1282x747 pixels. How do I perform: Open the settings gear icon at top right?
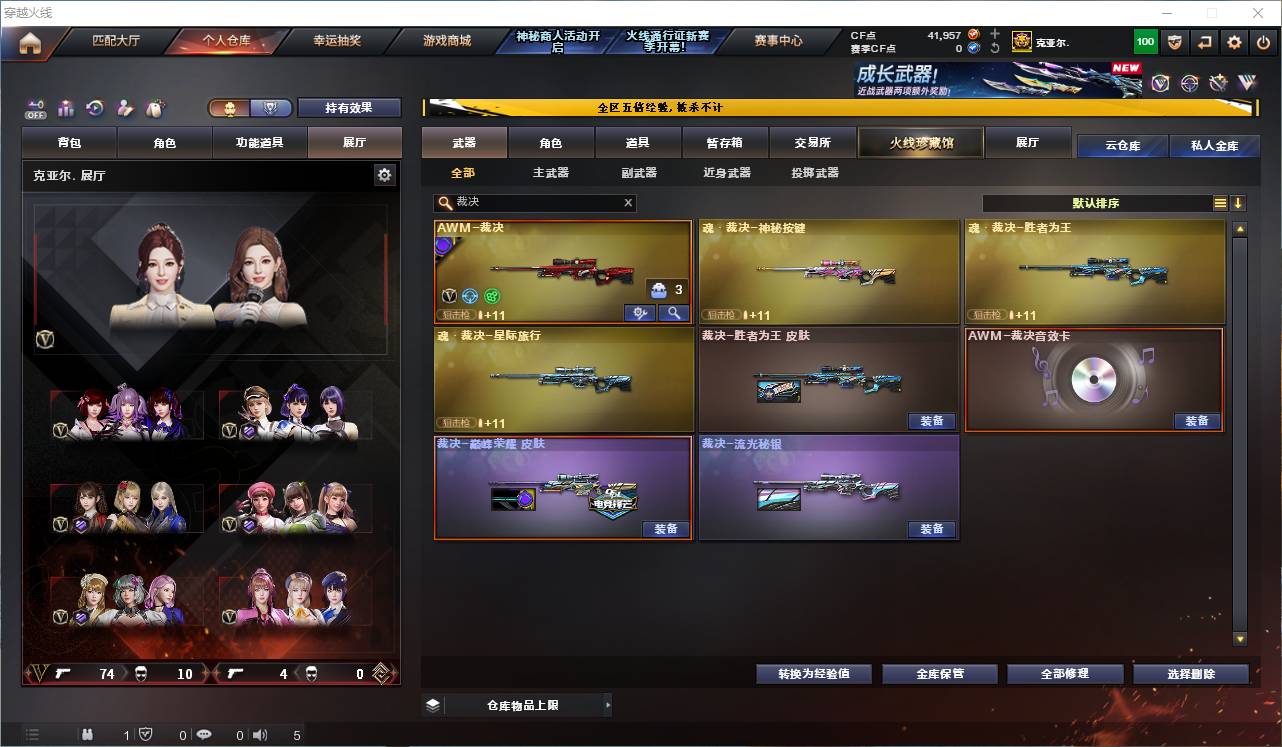click(x=1233, y=42)
